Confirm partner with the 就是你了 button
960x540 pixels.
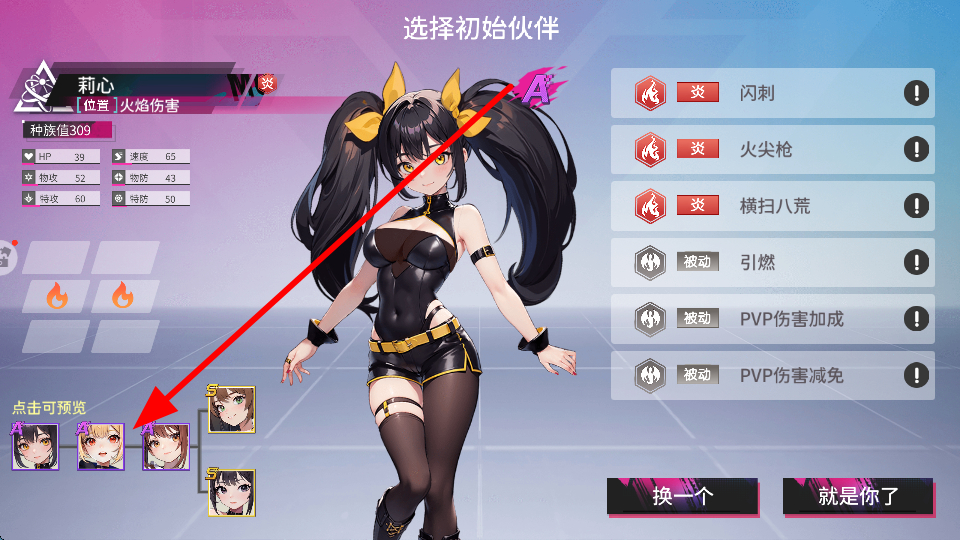tap(858, 496)
